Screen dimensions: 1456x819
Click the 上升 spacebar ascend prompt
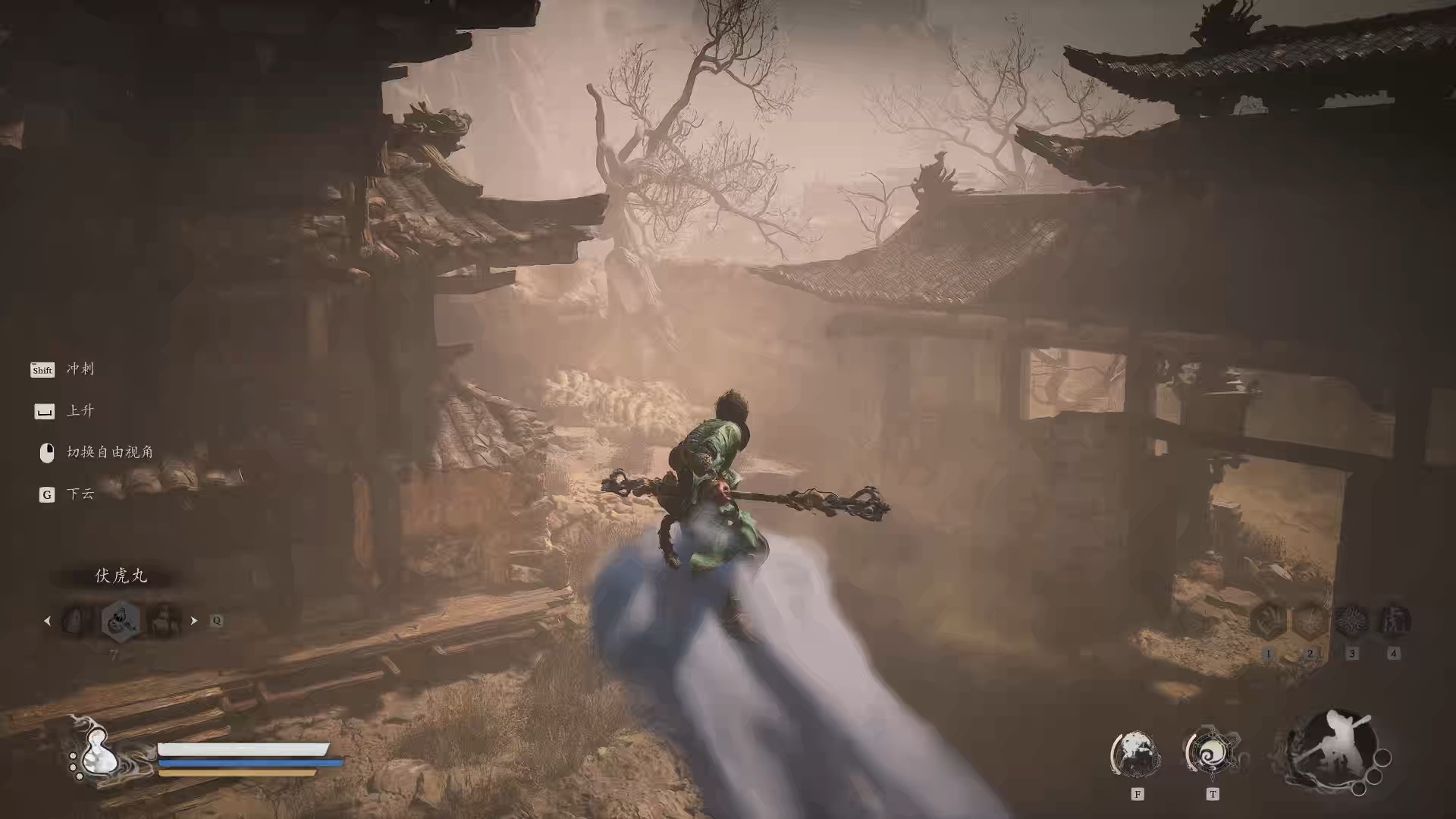(x=44, y=411)
